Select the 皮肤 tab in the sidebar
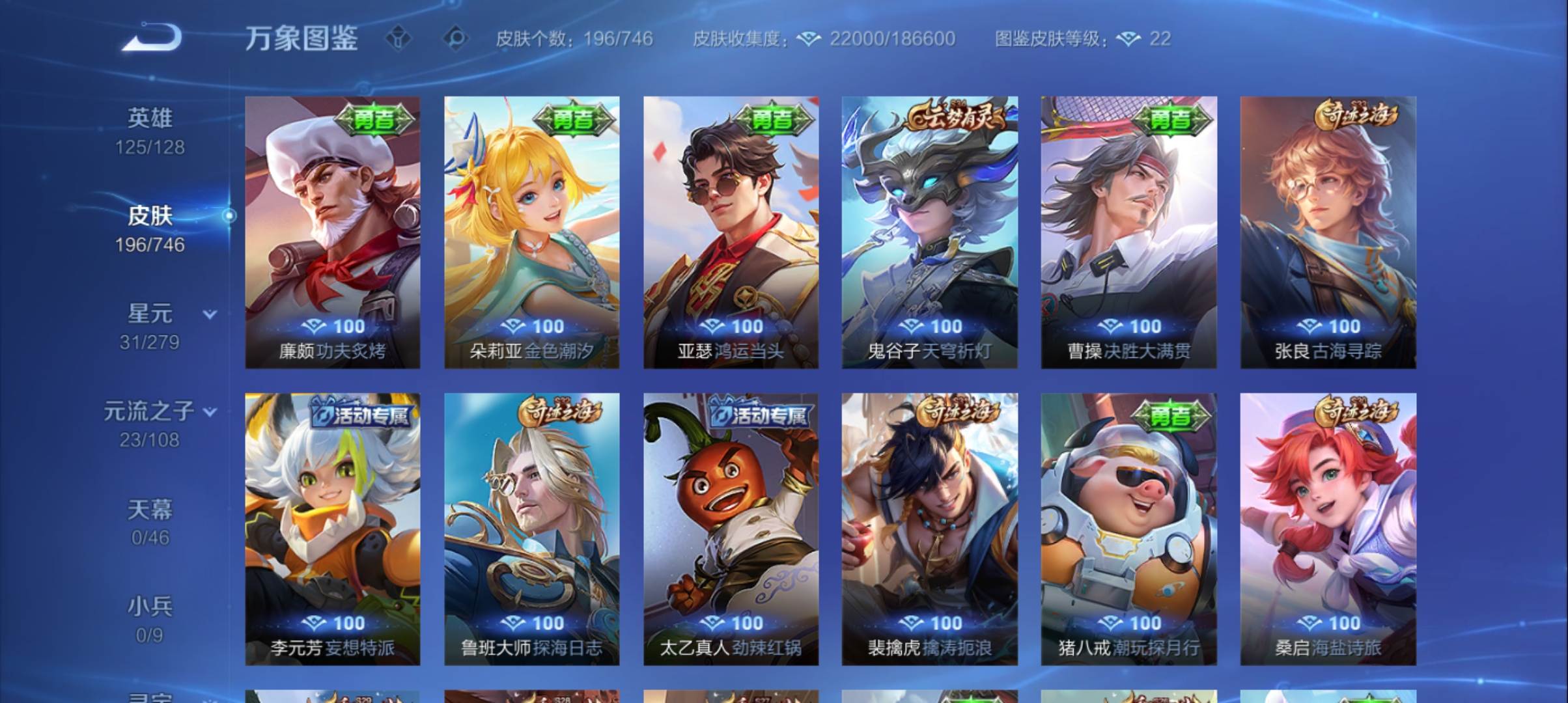The height and width of the screenshot is (703, 1568). point(151,215)
